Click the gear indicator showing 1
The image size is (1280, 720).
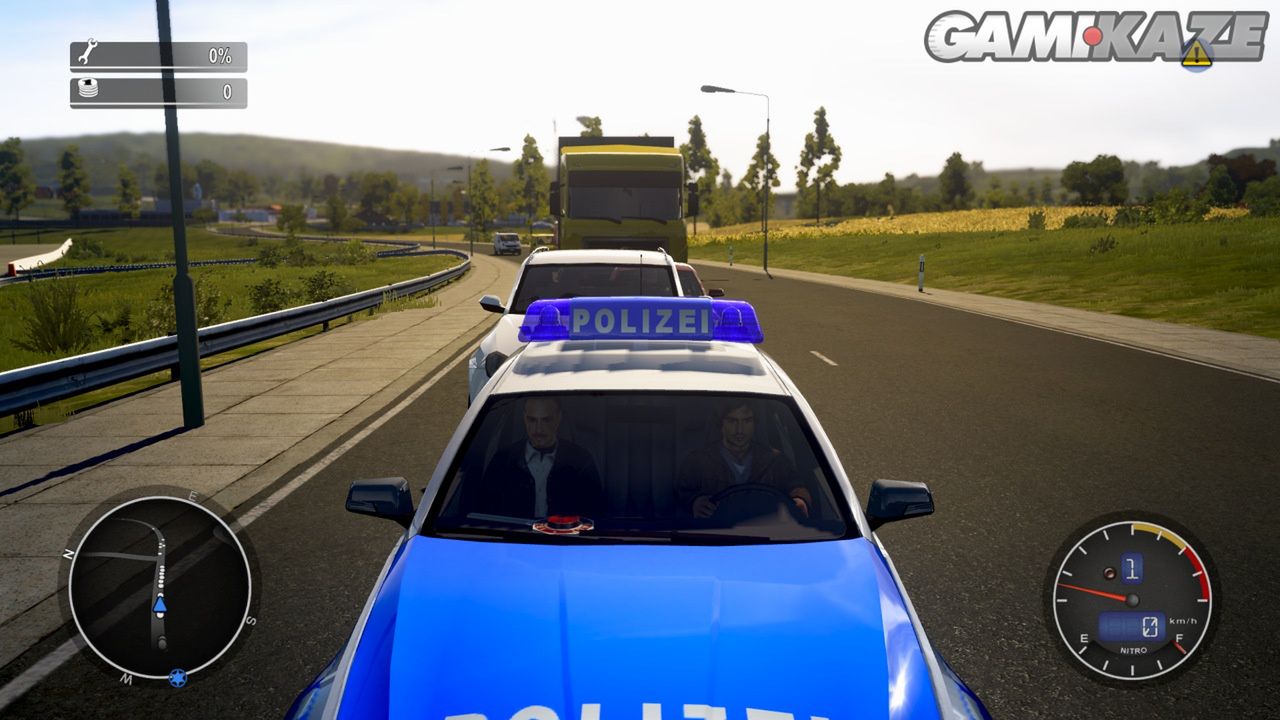1132,567
